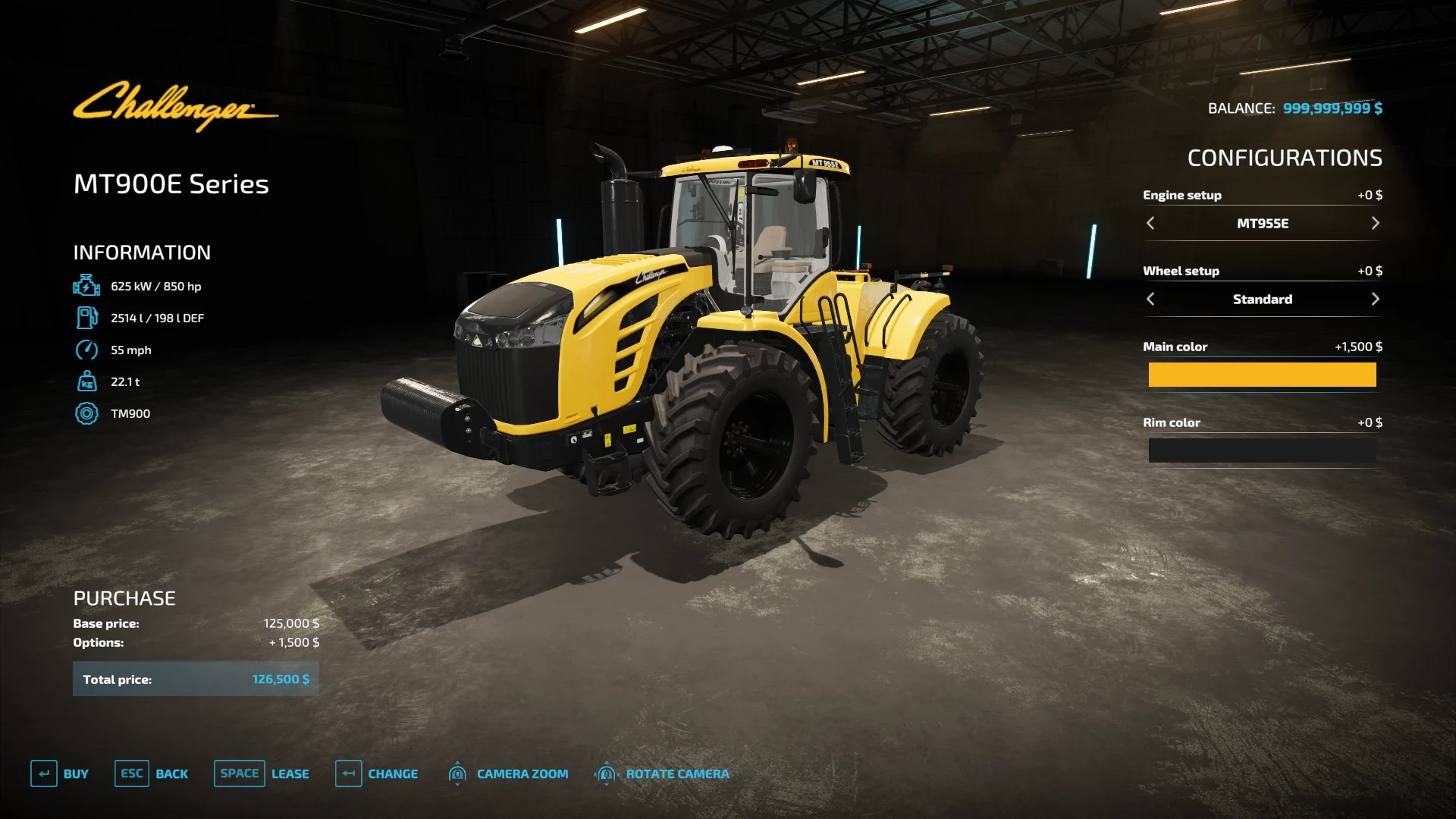Click the next engine setup arrow
The image size is (1456, 819).
pyautogui.click(x=1376, y=223)
